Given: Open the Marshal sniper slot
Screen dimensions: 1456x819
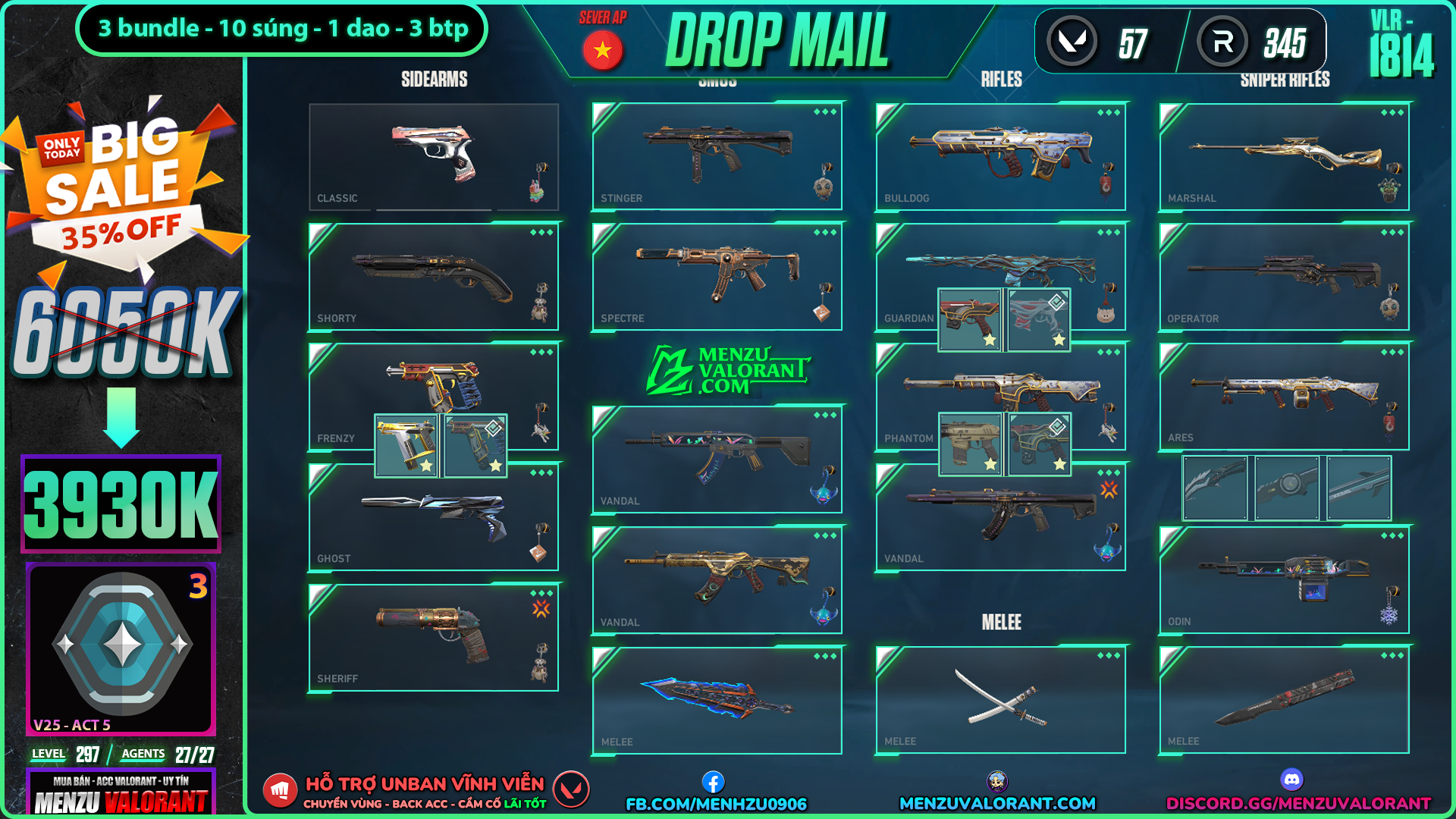Looking at the screenshot, I should pos(1284,156).
